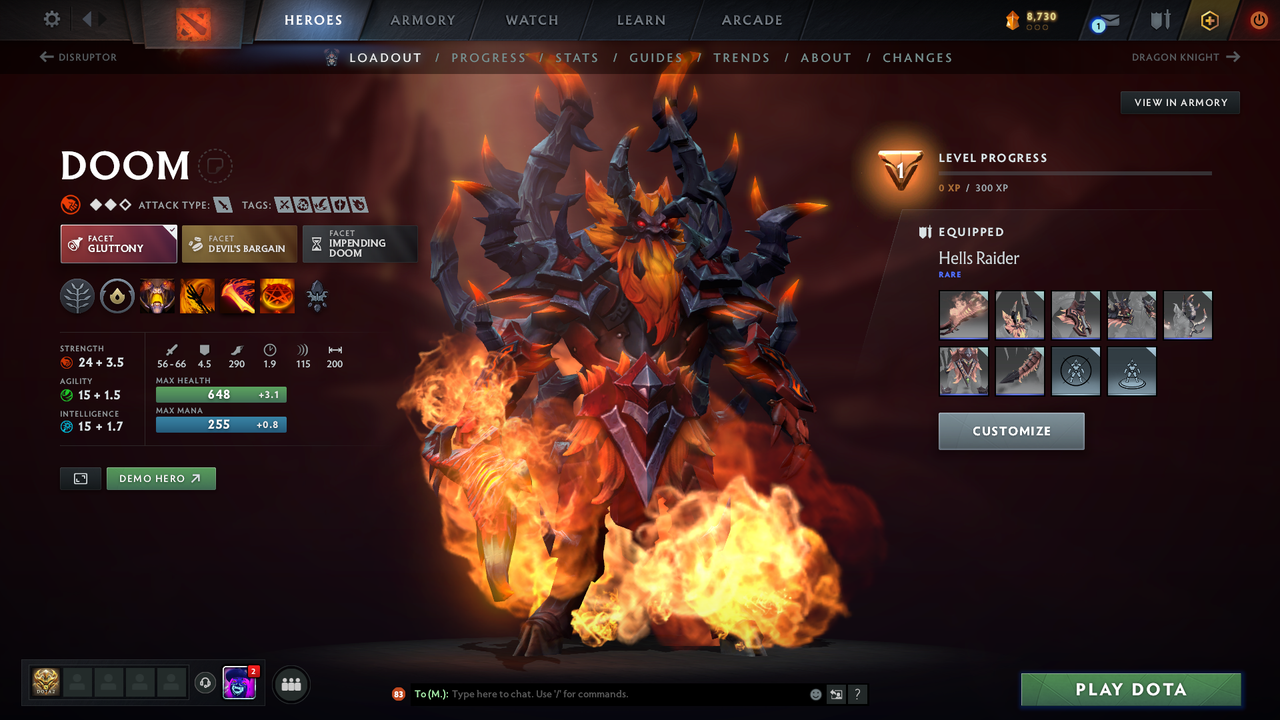Click the armory shield-and-sword icon in top bar

tap(1158, 19)
